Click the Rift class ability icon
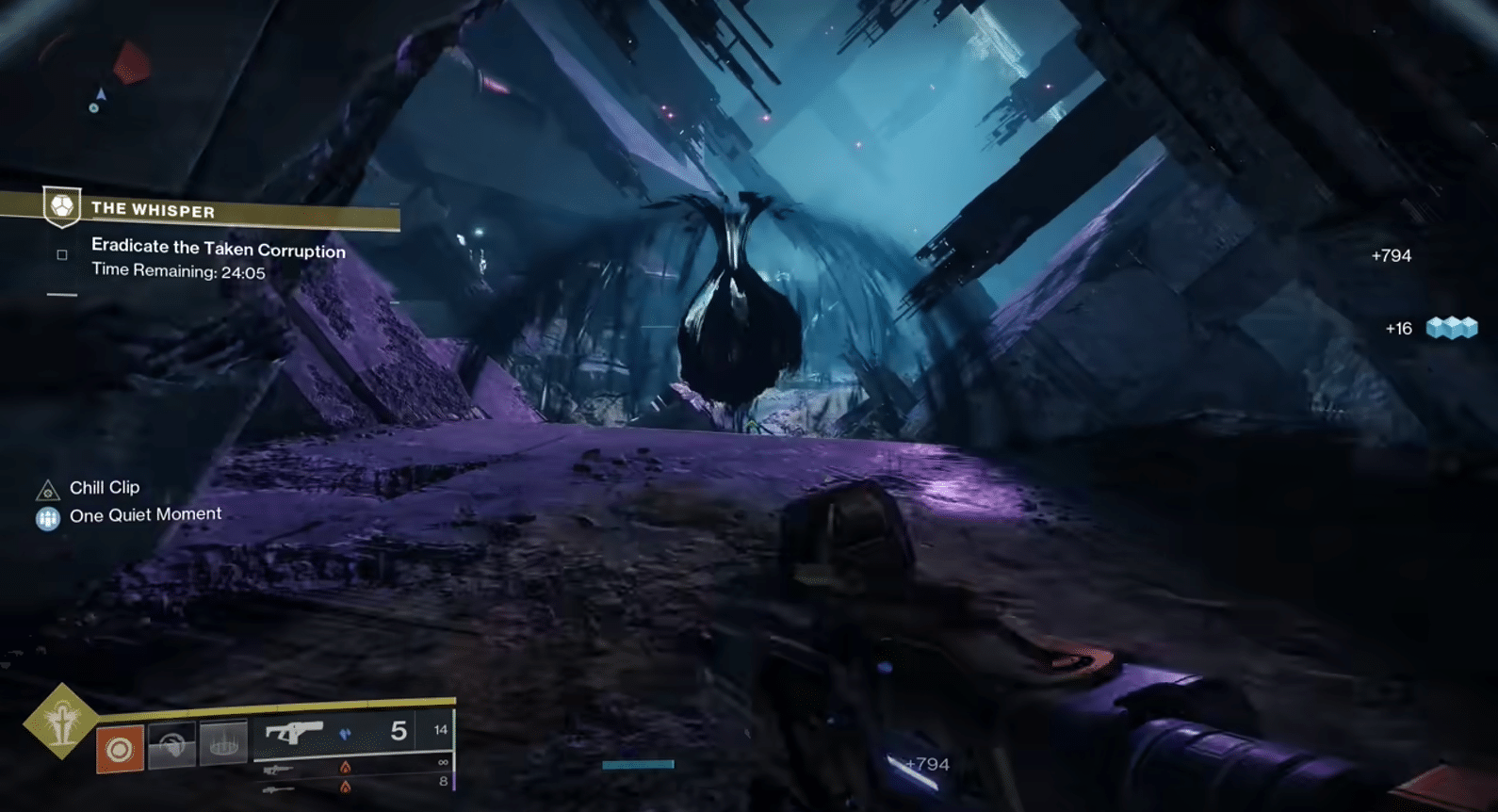Image resolution: width=1498 pixels, height=812 pixels. pos(223,742)
